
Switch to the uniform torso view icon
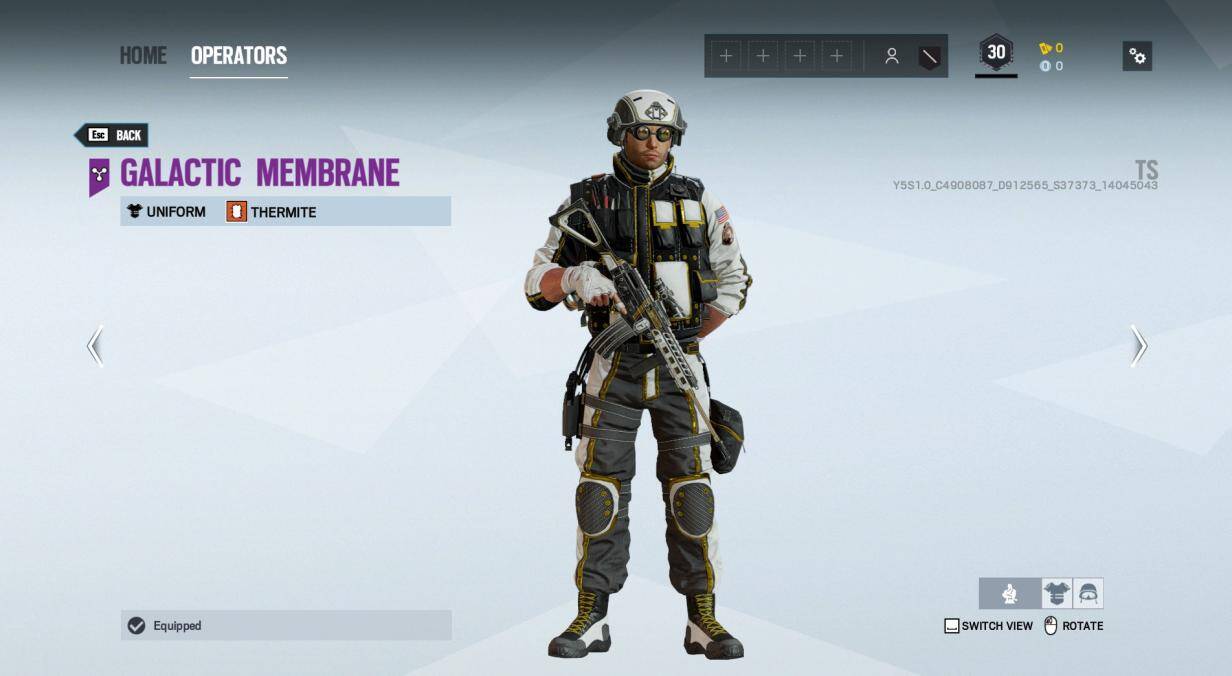coord(1056,594)
